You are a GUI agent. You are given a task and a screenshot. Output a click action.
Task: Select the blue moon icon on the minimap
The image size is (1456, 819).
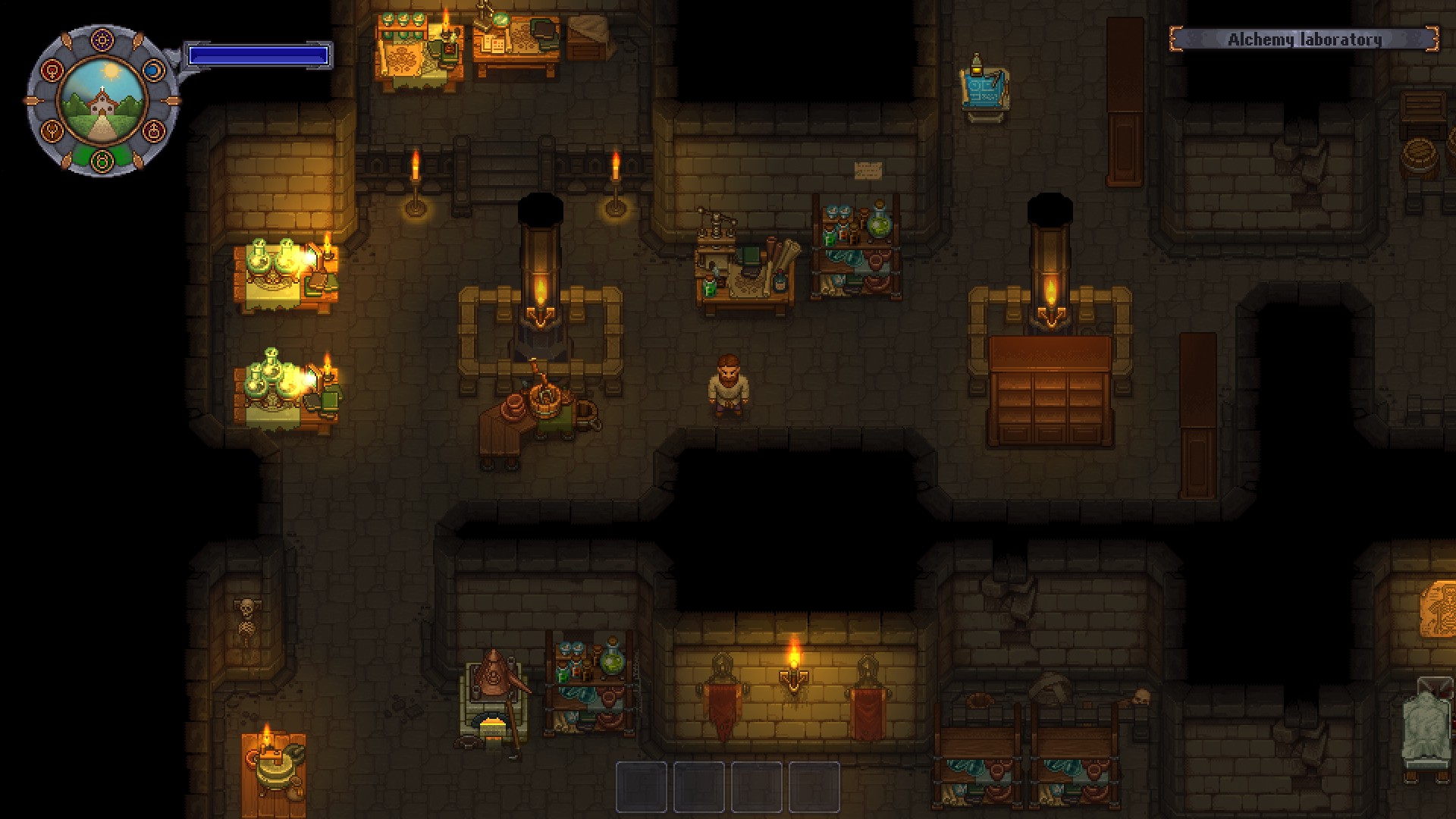point(154,71)
